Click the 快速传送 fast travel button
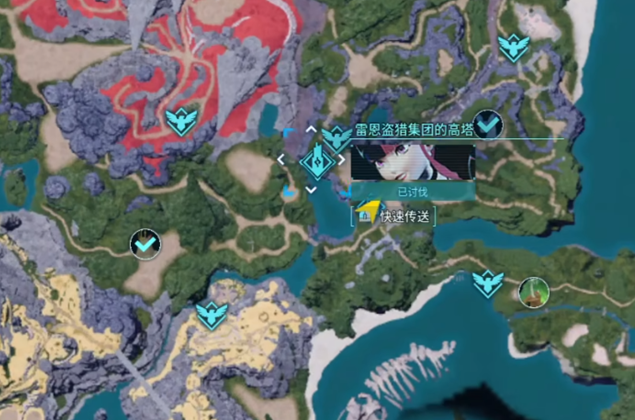635x420 pixels. 404,216
